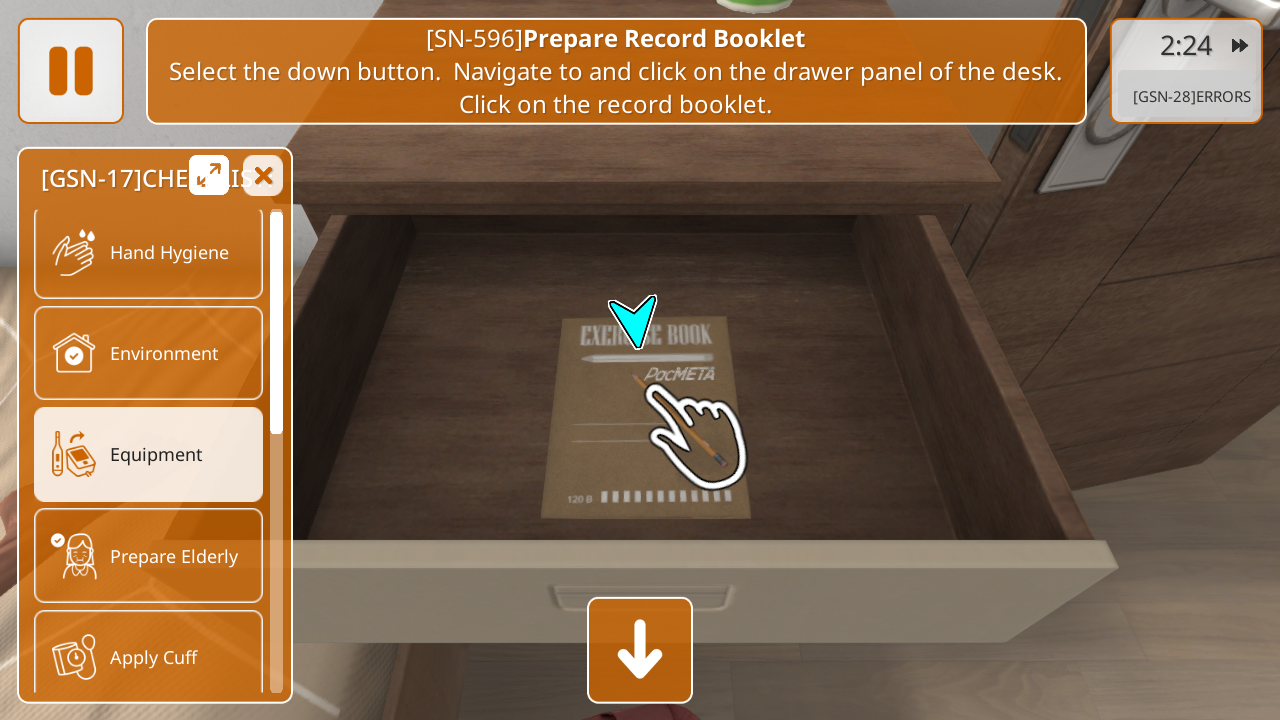Screen dimensions: 1280x720
Task: Select the Apply Cuff checklist step
Action: 148,655
